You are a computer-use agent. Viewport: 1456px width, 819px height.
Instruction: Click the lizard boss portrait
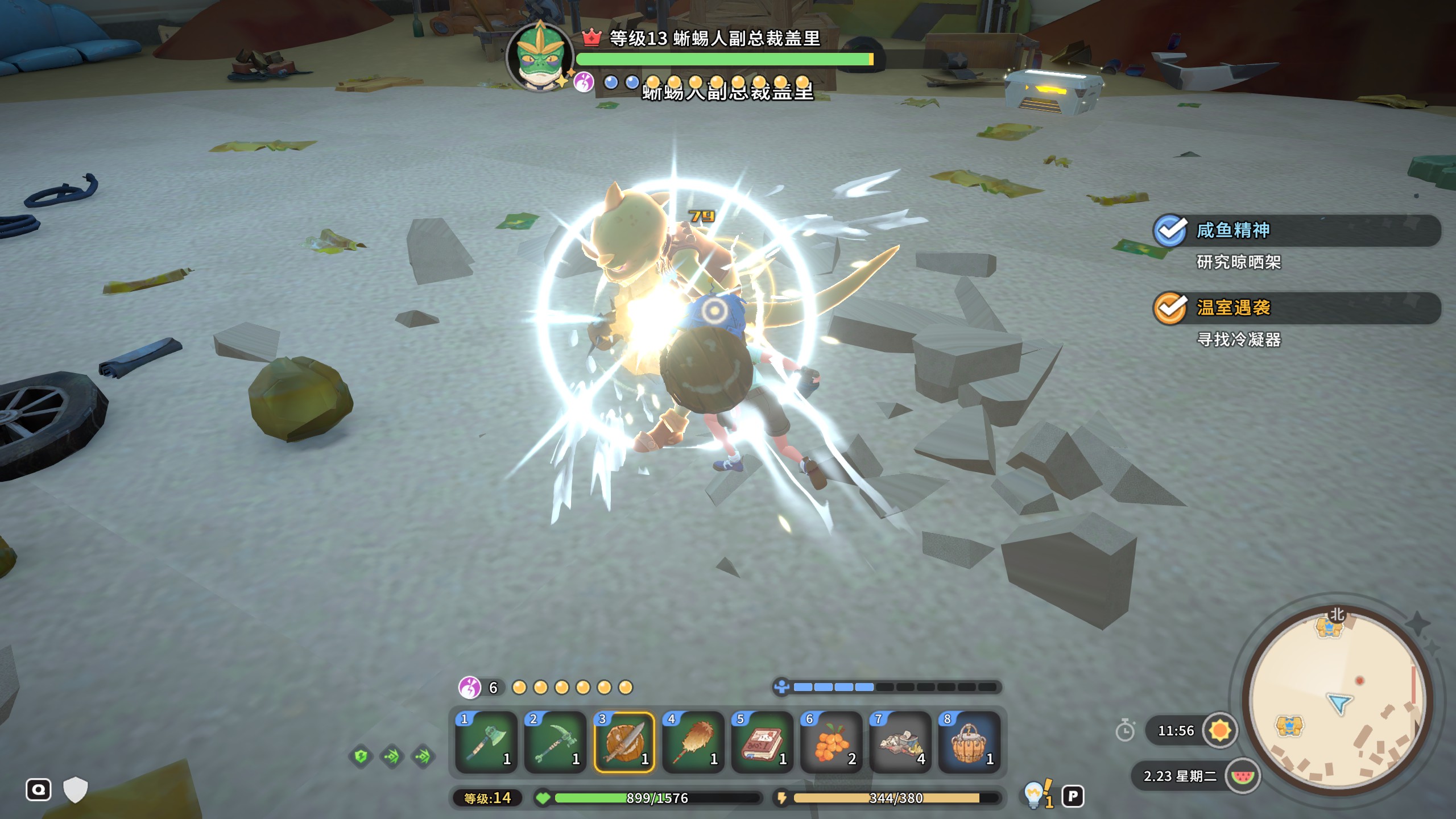click(539, 57)
